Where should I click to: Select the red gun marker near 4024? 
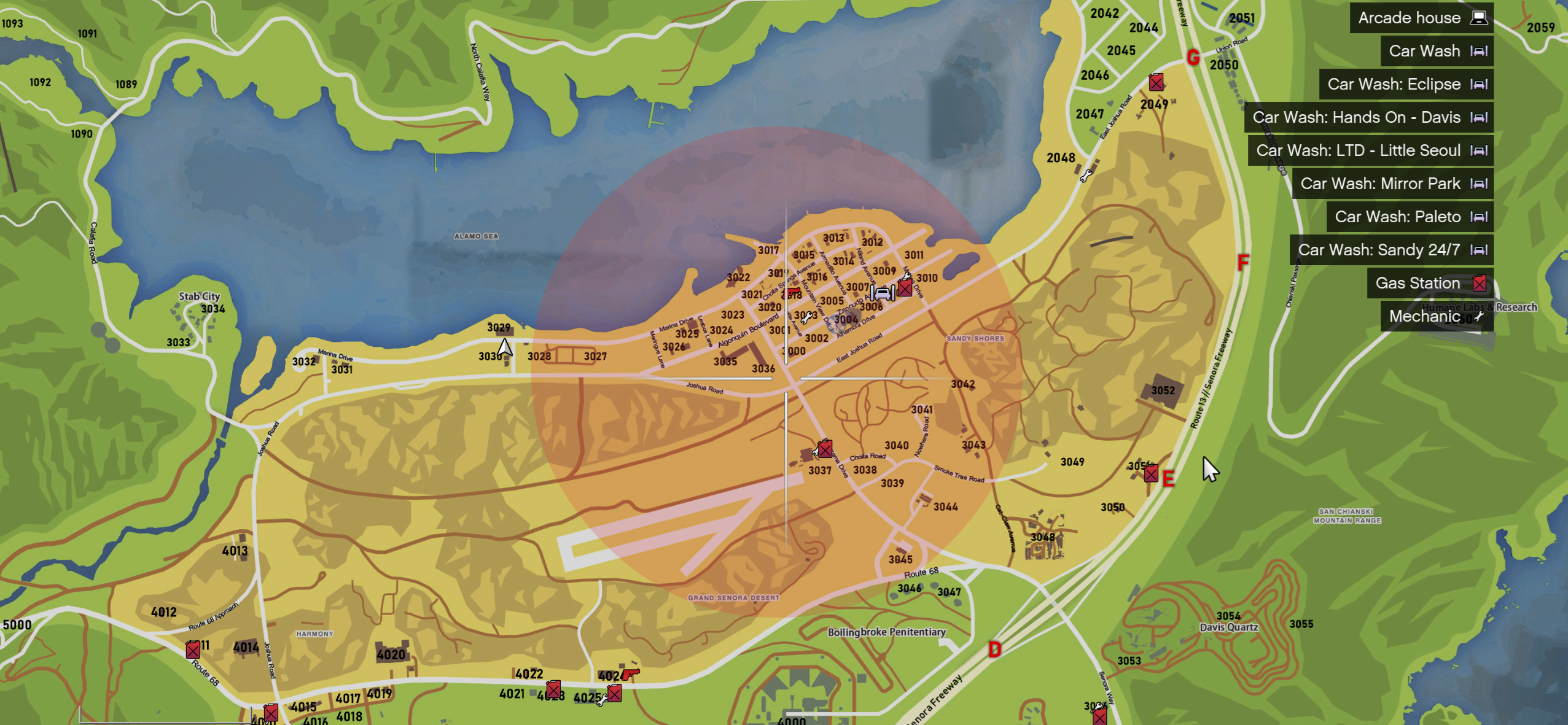click(x=630, y=674)
